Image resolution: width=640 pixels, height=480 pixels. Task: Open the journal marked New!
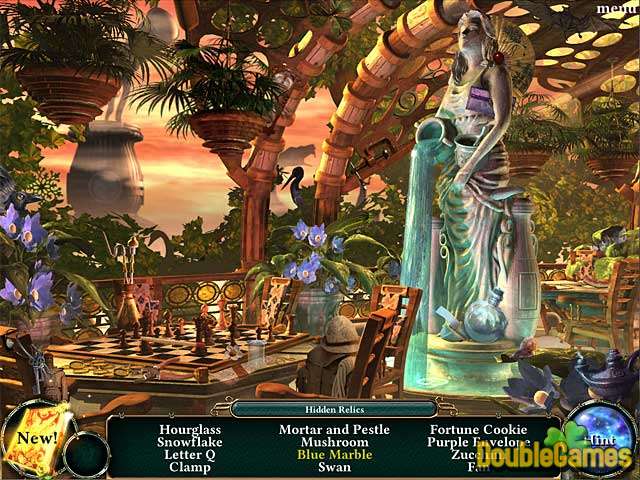tap(36, 438)
